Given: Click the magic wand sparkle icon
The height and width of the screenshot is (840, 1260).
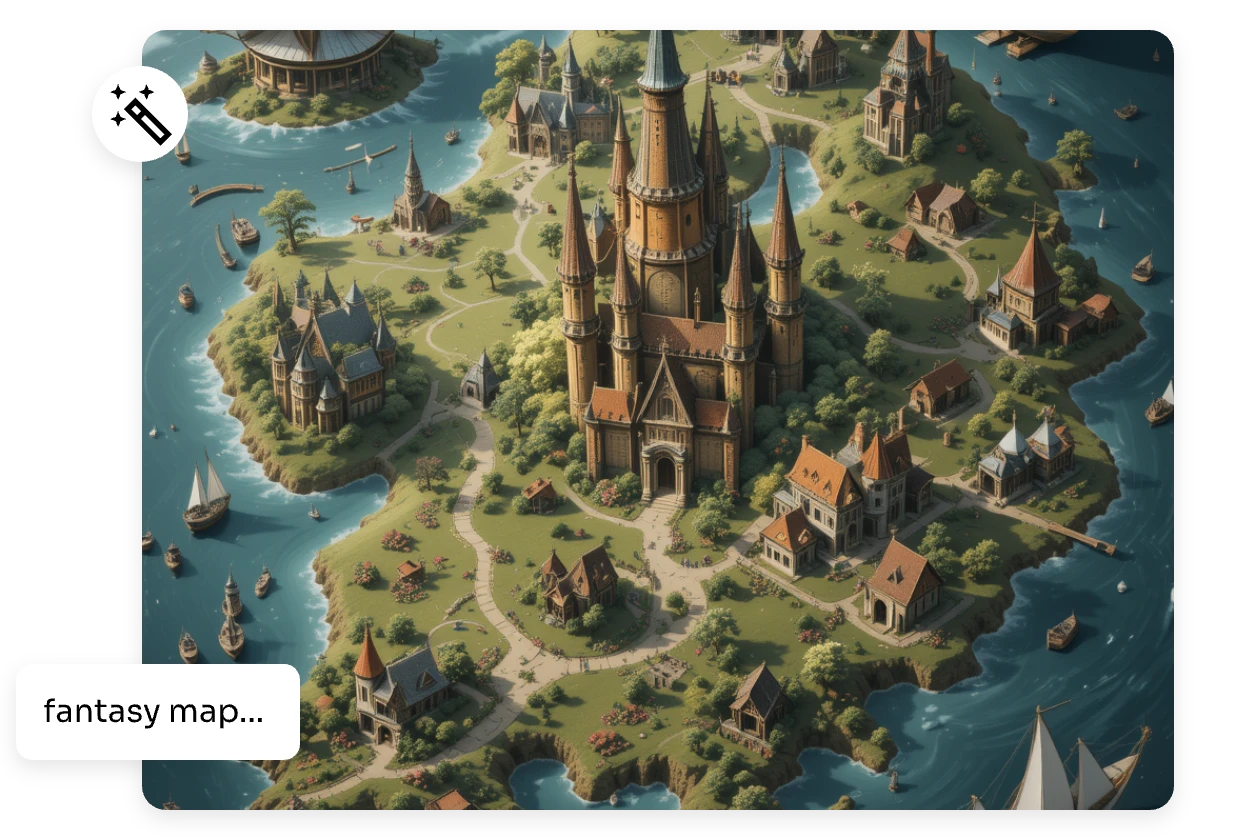Looking at the screenshot, I should pos(140,114).
